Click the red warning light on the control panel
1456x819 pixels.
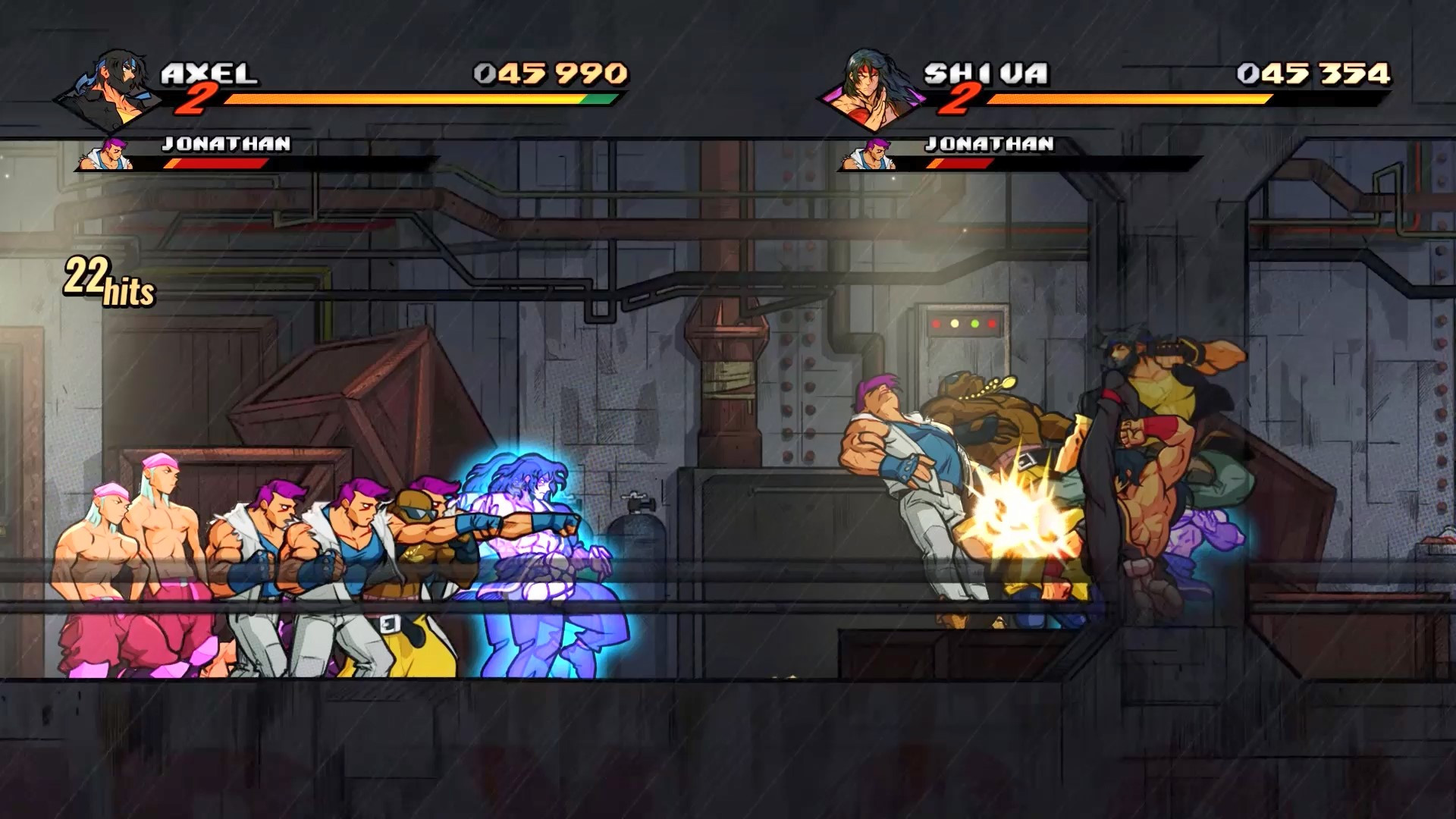936,324
